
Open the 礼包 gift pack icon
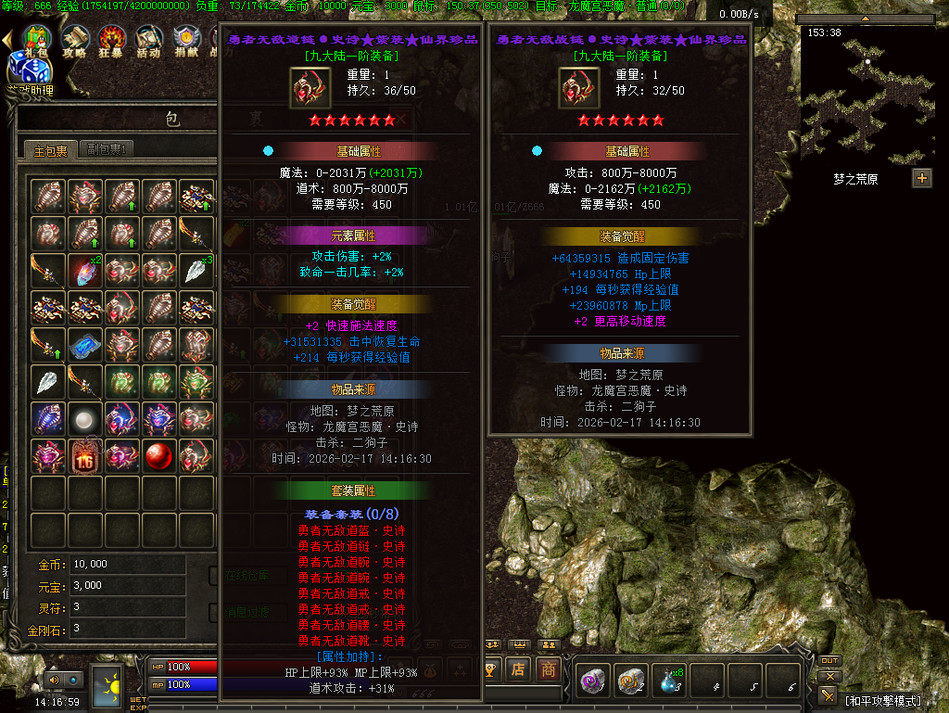(x=36, y=41)
